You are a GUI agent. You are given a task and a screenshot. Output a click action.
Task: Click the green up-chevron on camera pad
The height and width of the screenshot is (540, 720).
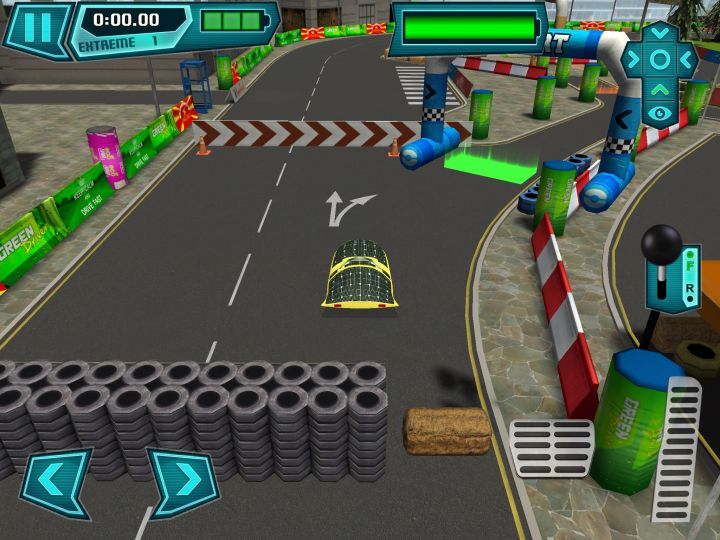pyautogui.click(x=660, y=88)
